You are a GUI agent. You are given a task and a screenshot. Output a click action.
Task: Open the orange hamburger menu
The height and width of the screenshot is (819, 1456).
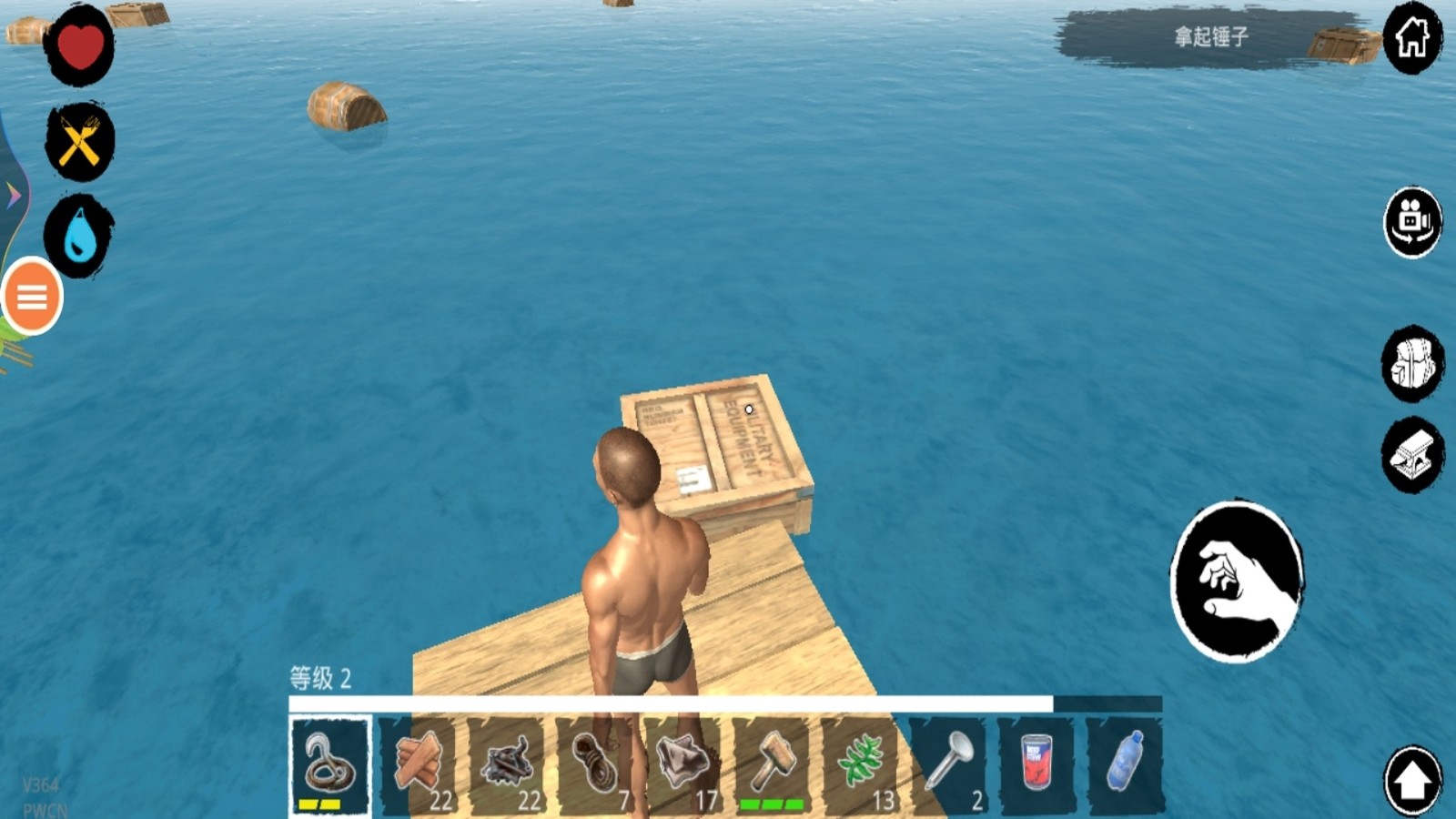pos(33,297)
